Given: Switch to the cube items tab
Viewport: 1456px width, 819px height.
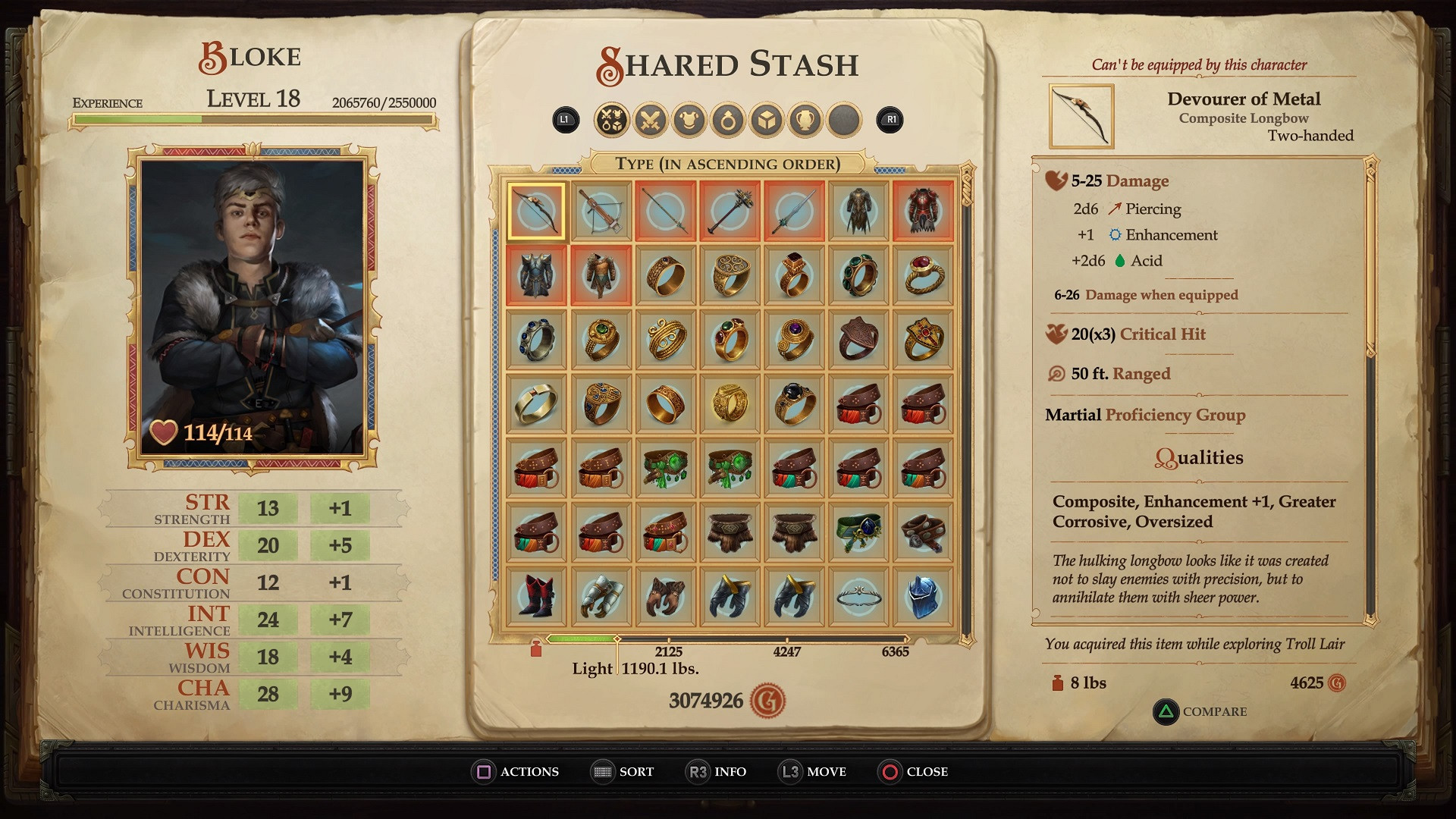Looking at the screenshot, I should [767, 120].
